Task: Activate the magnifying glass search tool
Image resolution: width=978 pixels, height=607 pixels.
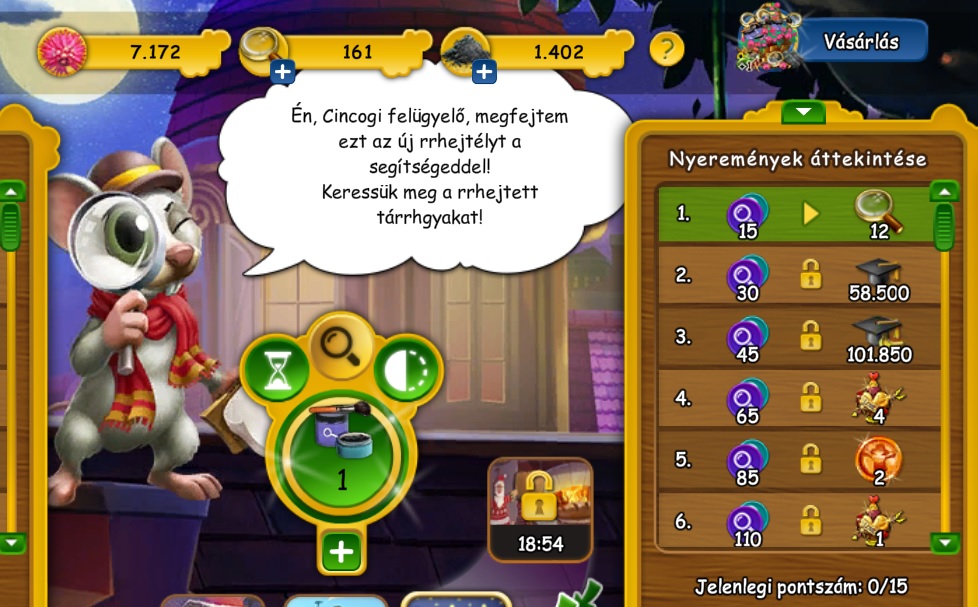Action: 340,346
